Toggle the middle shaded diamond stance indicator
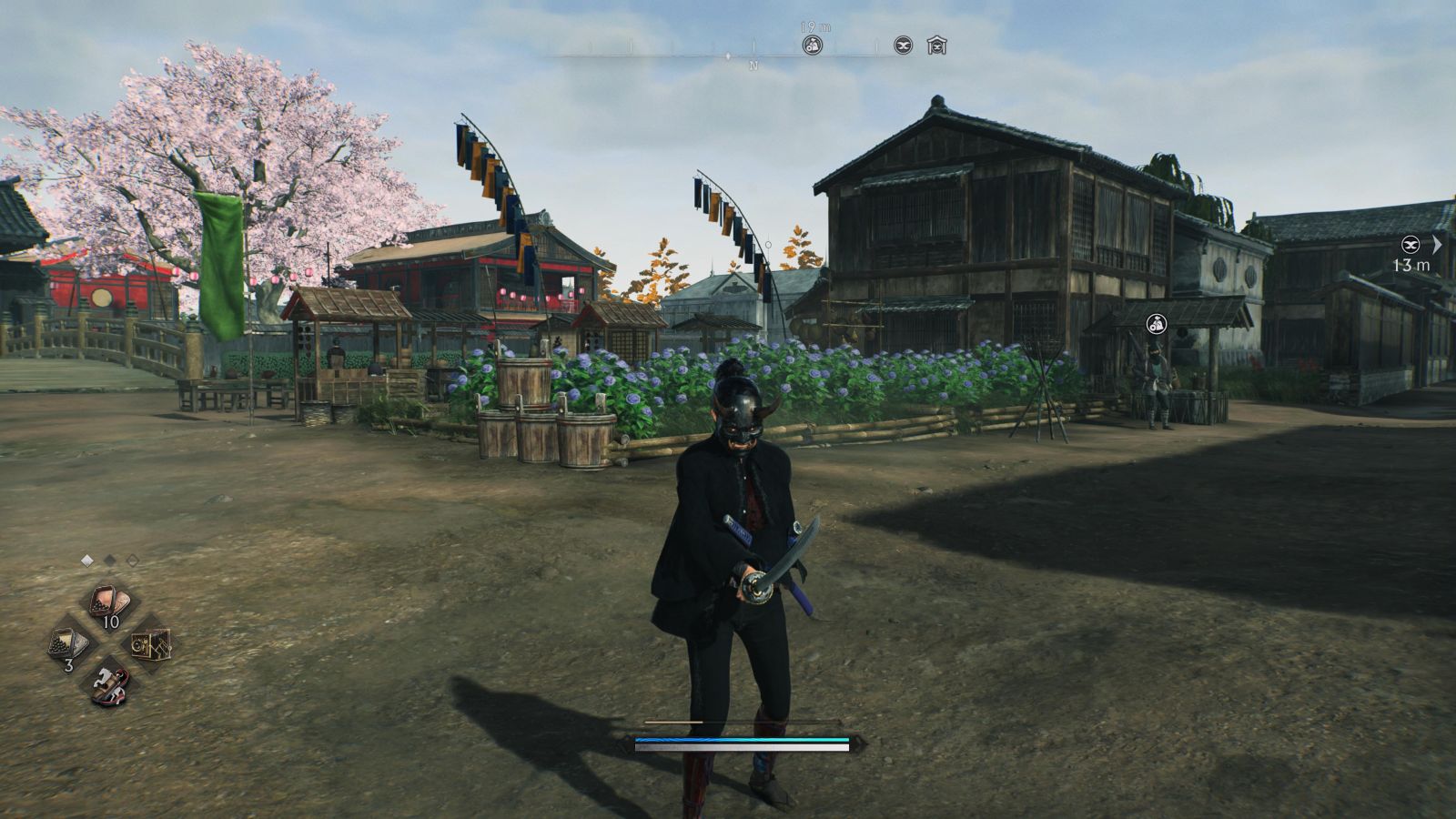Image resolution: width=1456 pixels, height=819 pixels. [x=109, y=559]
